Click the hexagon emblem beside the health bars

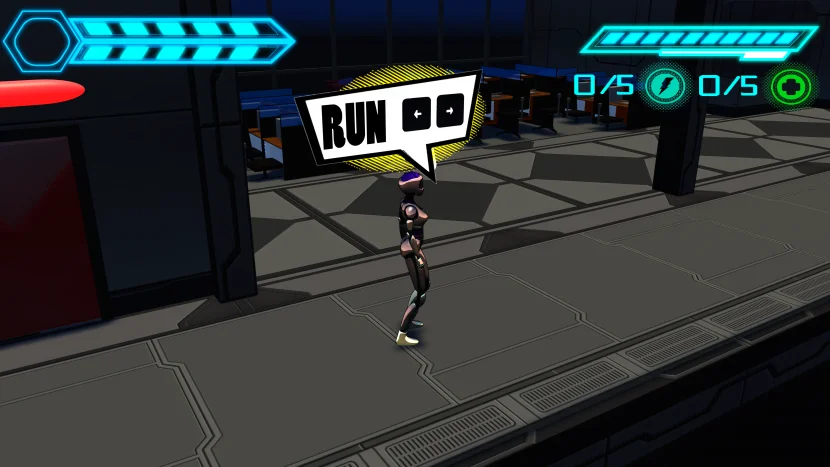(39, 40)
